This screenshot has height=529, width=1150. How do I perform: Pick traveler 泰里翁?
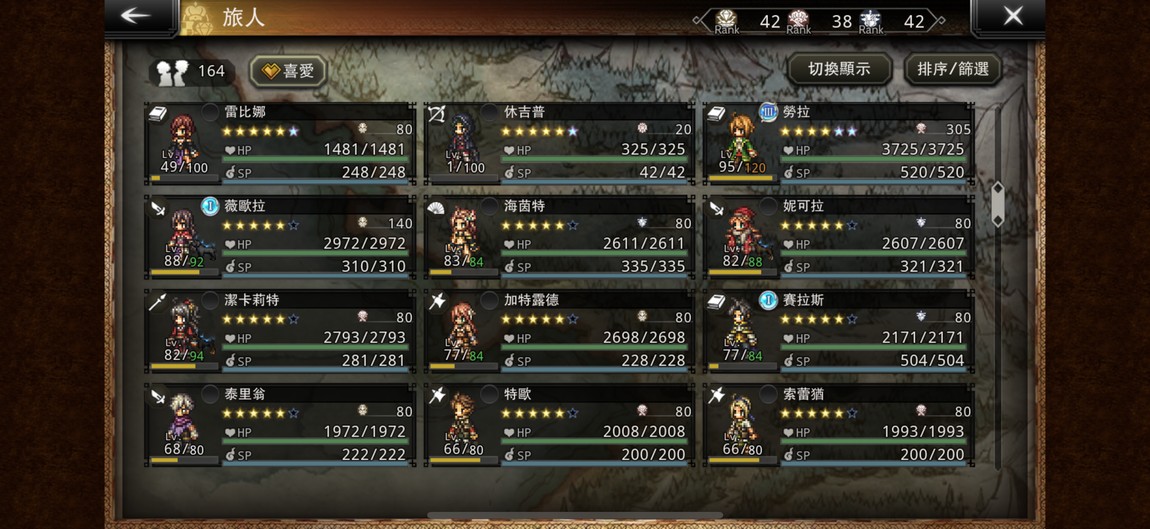click(x=280, y=425)
